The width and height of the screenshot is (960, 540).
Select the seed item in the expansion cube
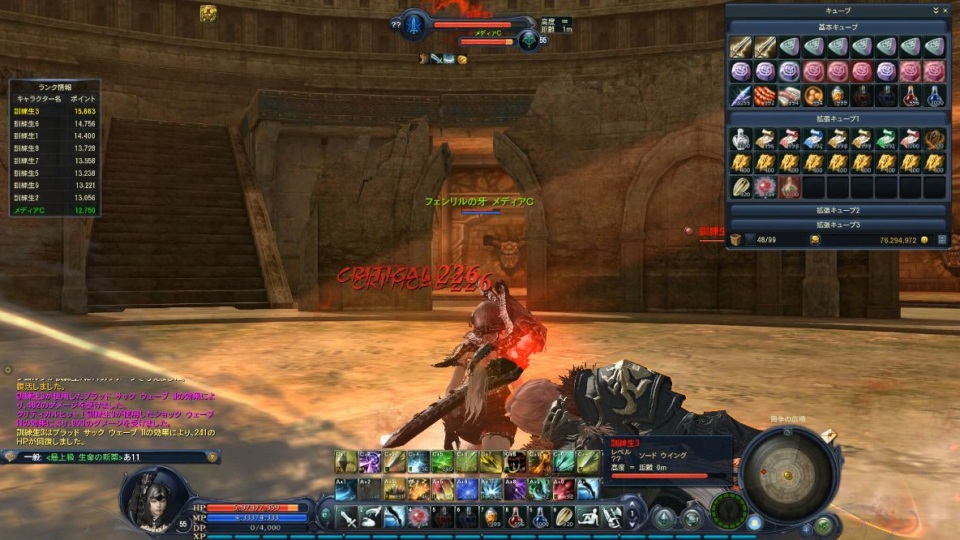(x=740, y=187)
